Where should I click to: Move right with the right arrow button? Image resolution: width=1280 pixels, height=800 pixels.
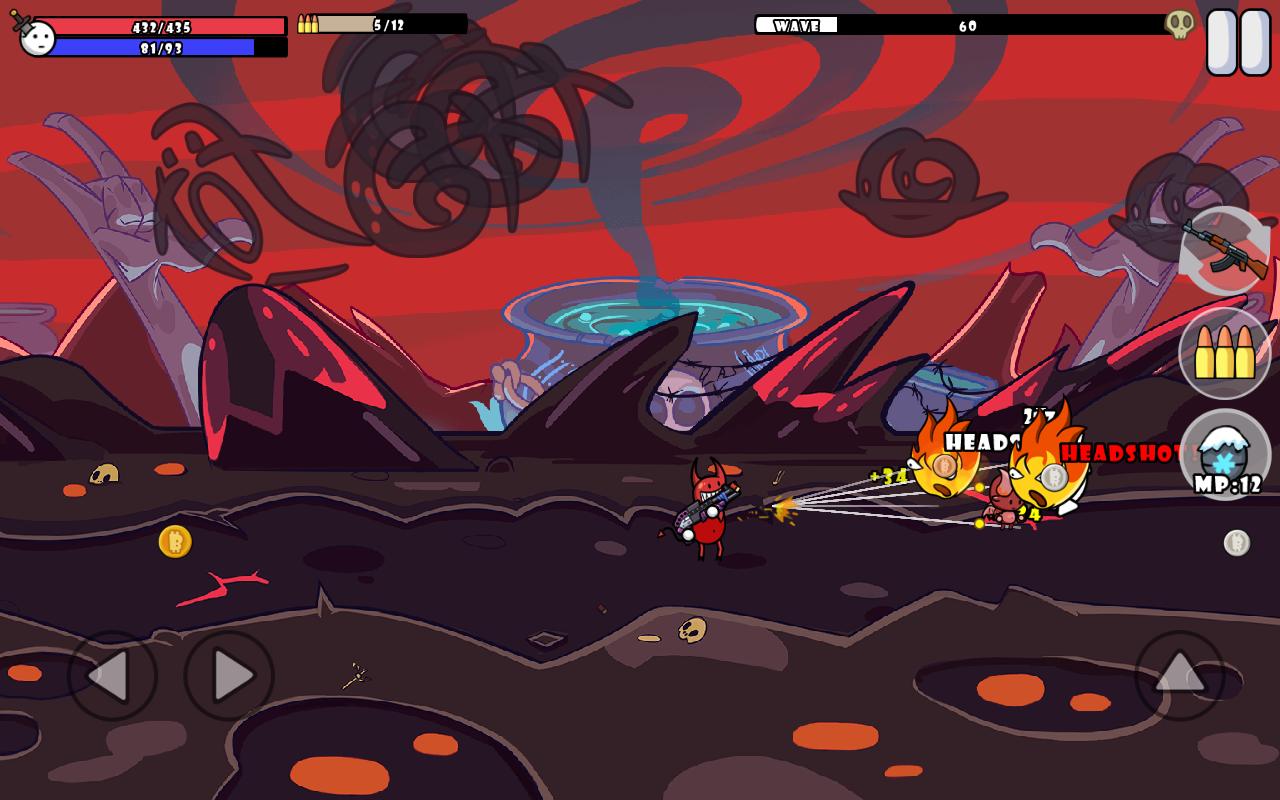pos(229,676)
